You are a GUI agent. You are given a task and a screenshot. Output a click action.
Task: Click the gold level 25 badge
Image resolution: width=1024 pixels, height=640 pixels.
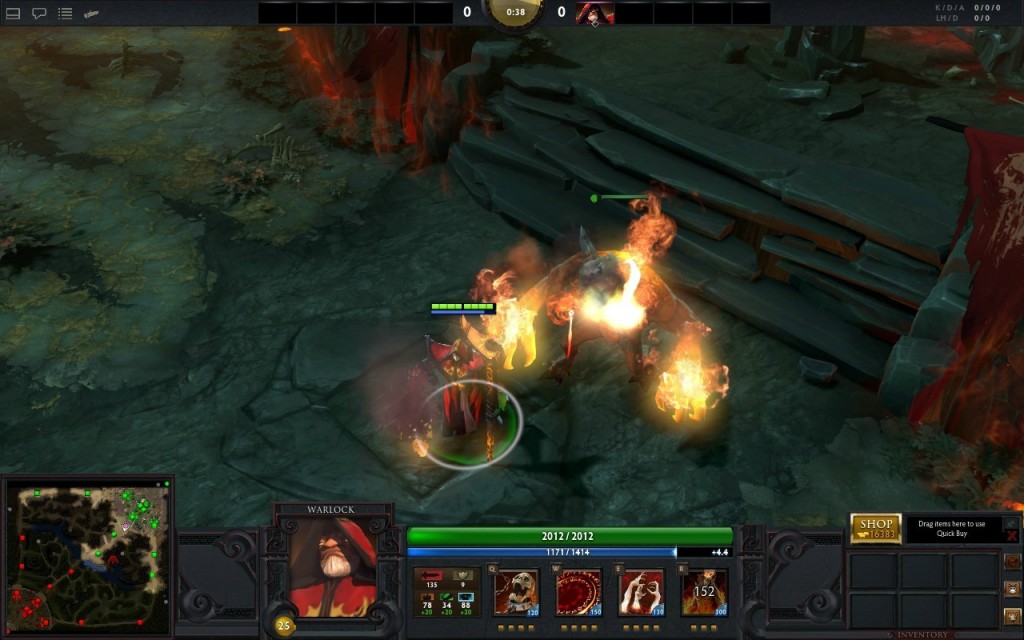click(283, 626)
